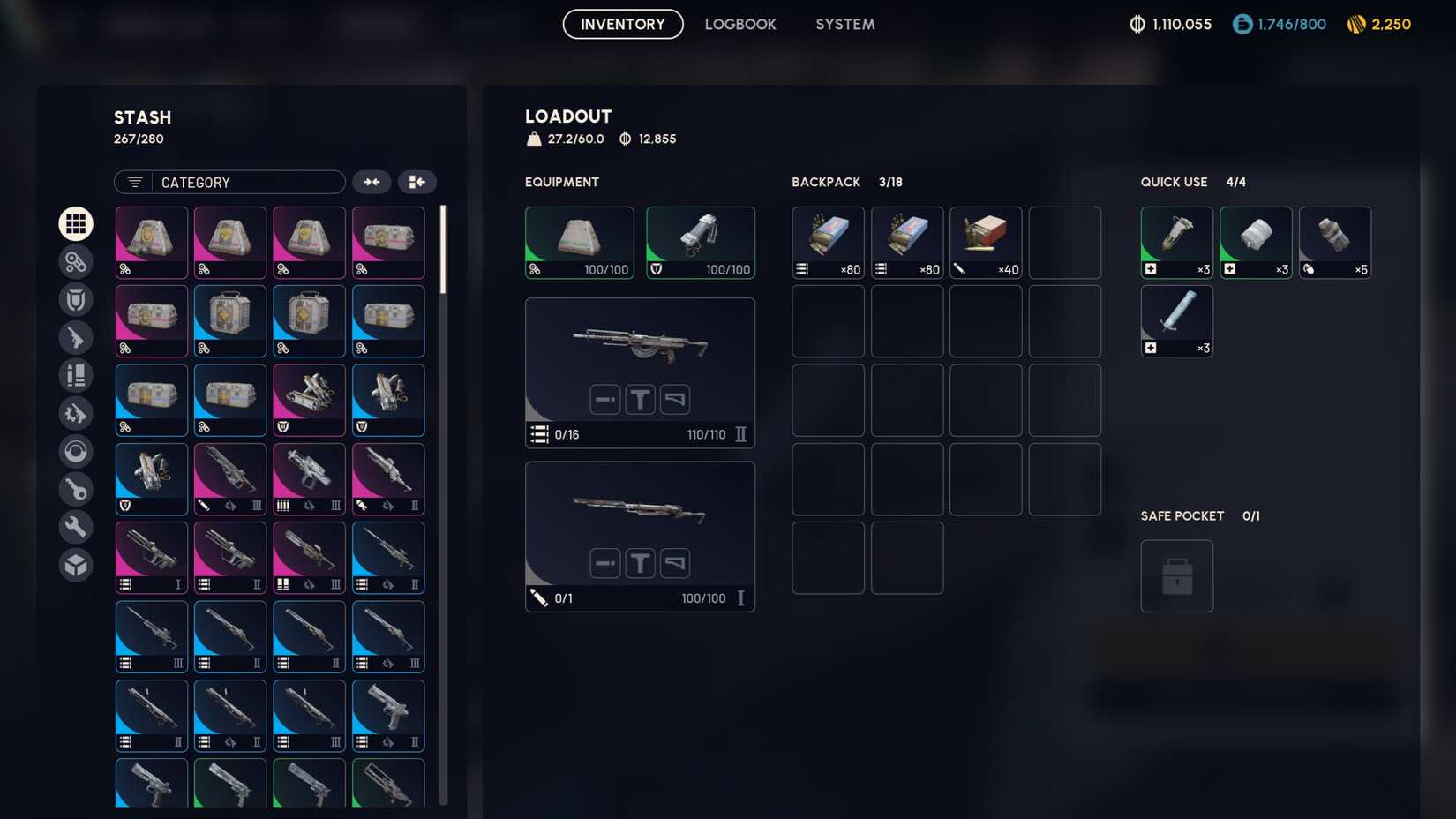
Task: Open the SYSTEM tab
Action: 844,24
